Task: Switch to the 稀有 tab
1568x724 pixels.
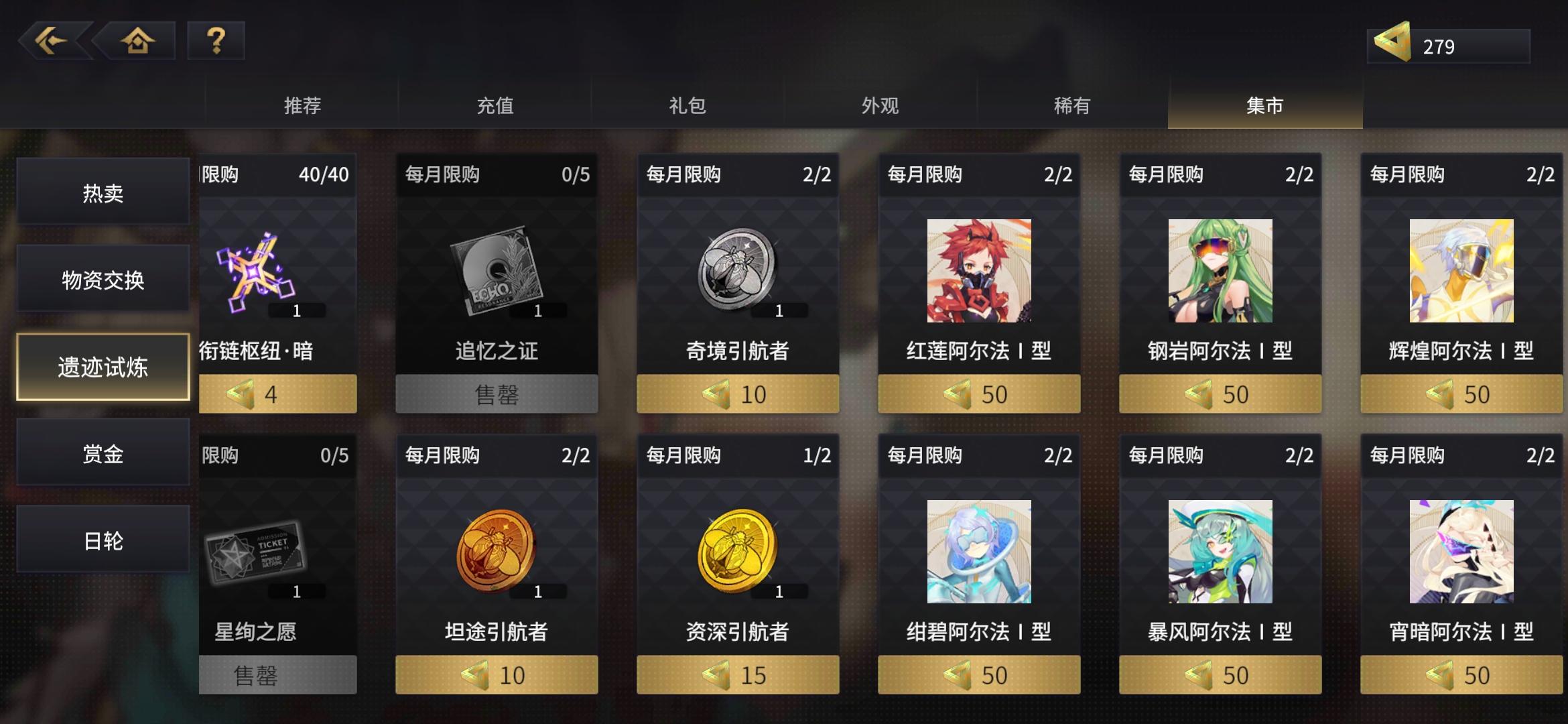Action: [x=1071, y=105]
